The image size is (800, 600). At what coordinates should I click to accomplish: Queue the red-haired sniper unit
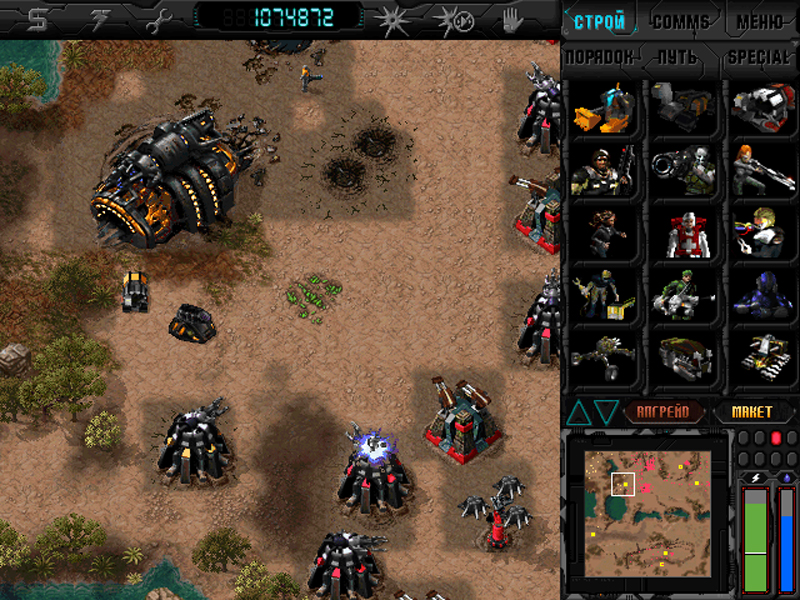(762, 170)
